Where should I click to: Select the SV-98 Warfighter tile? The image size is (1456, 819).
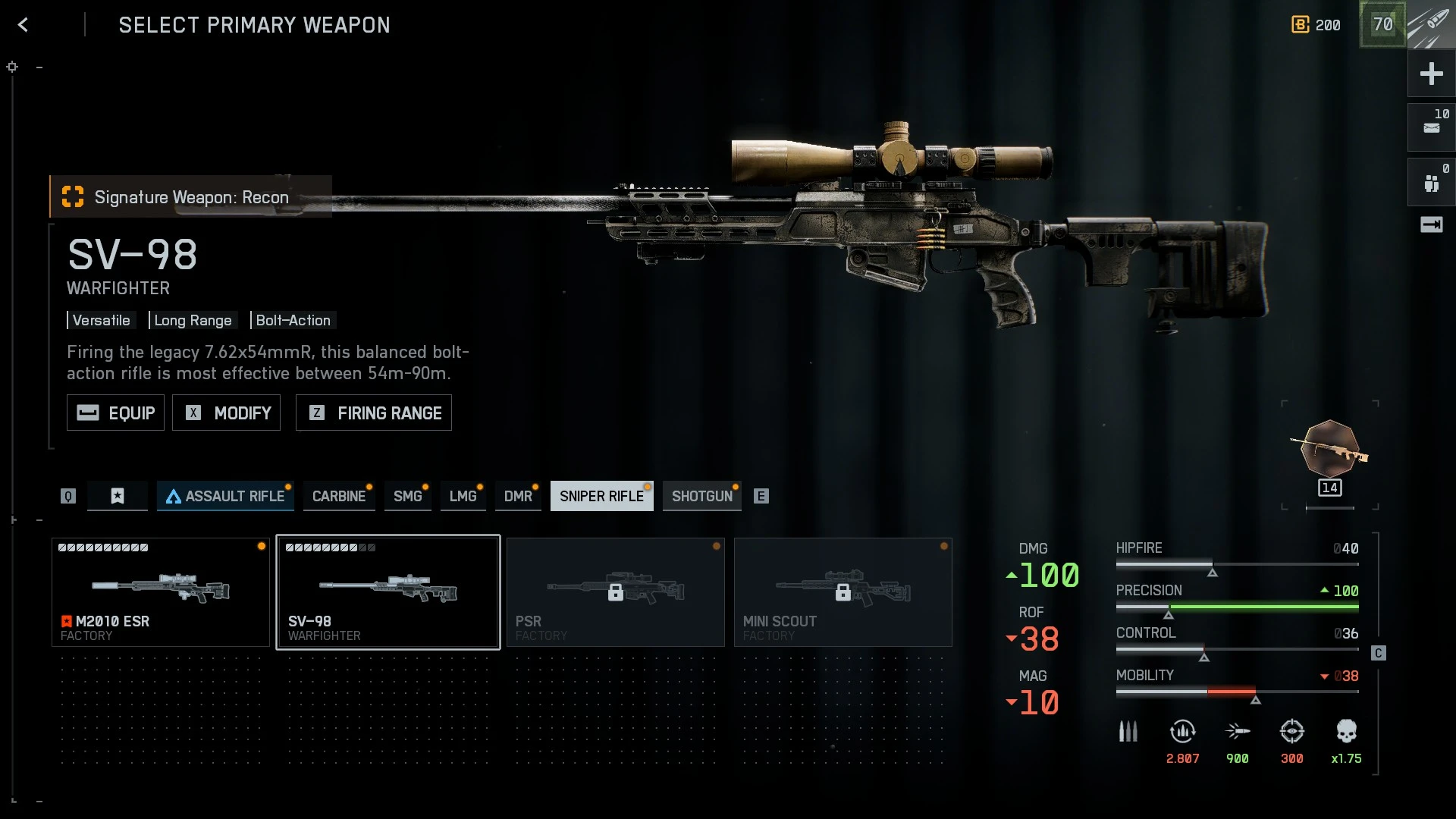[x=388, y=592]
